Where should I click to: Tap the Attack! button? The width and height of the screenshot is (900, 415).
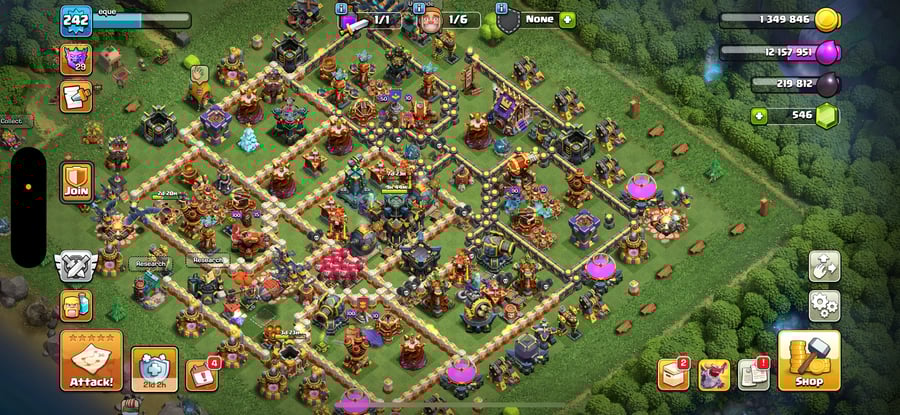(x=91, y=361)
